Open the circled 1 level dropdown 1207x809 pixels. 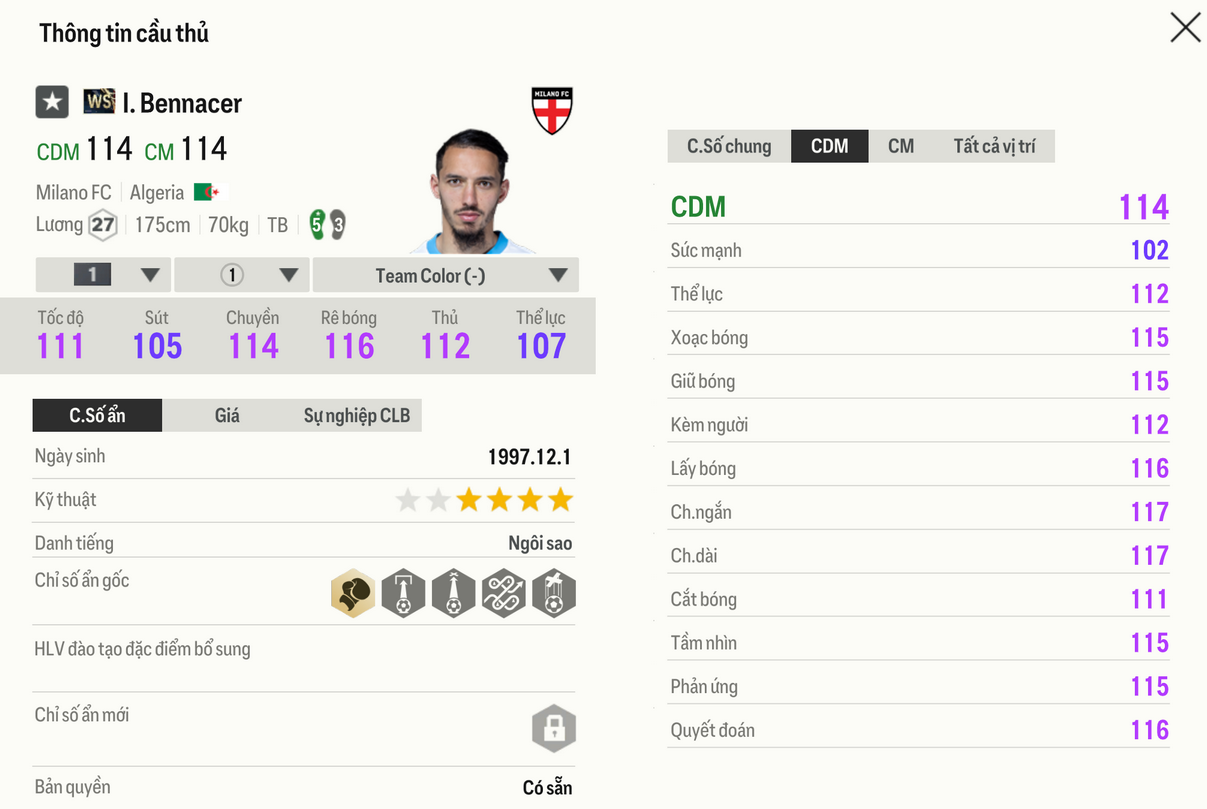tap(242, 275)
